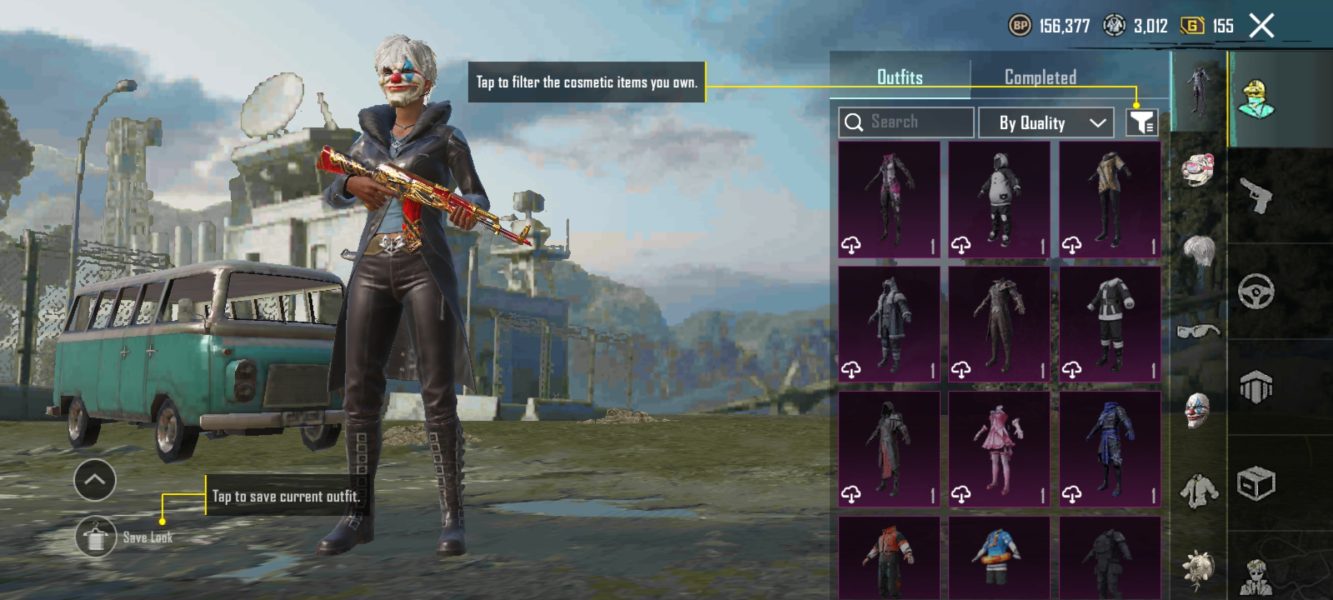Image resolution: width=1333 pixels, height=600 pixels.
Task: Close the inventory with the X button
Action: pos(1262,26)
